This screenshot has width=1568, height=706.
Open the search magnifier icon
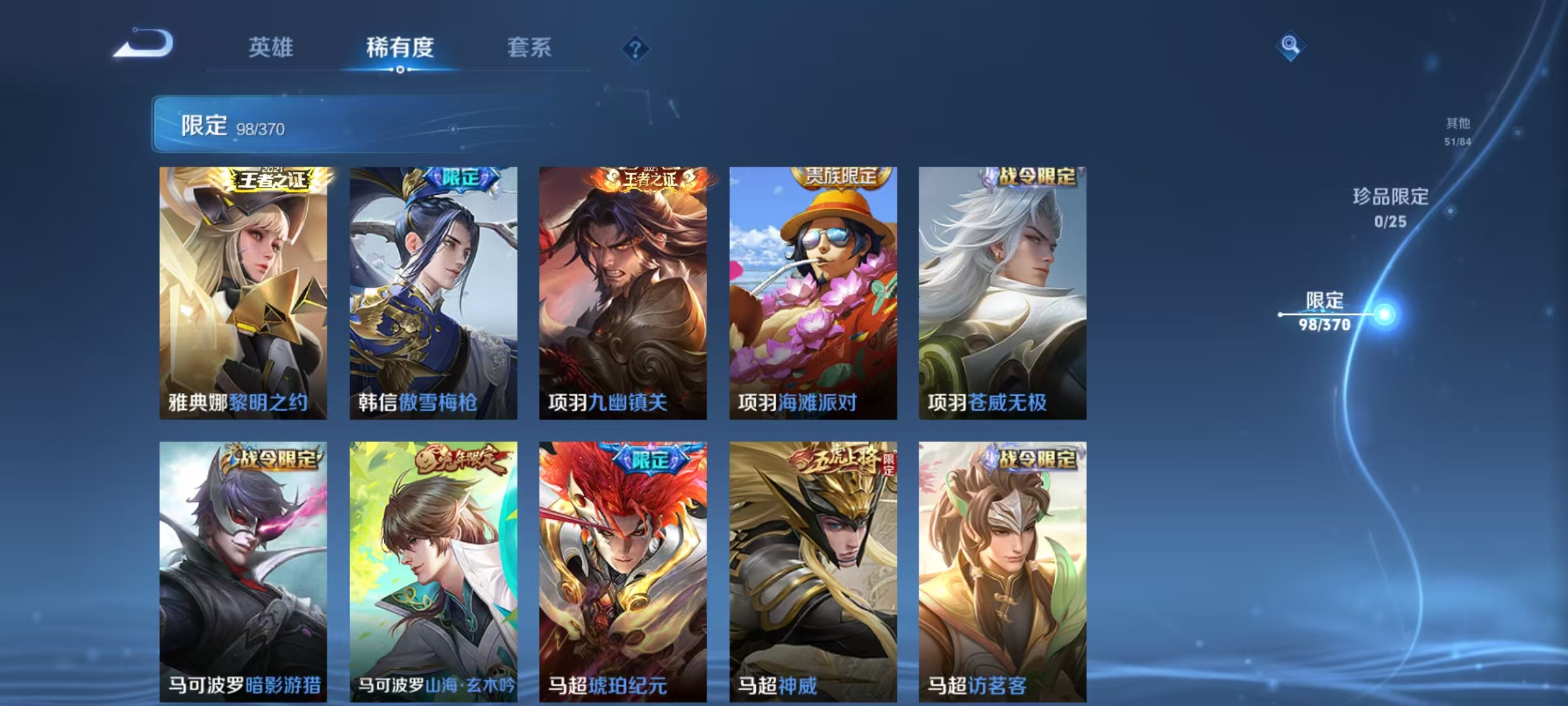(x=1290, y=48)
